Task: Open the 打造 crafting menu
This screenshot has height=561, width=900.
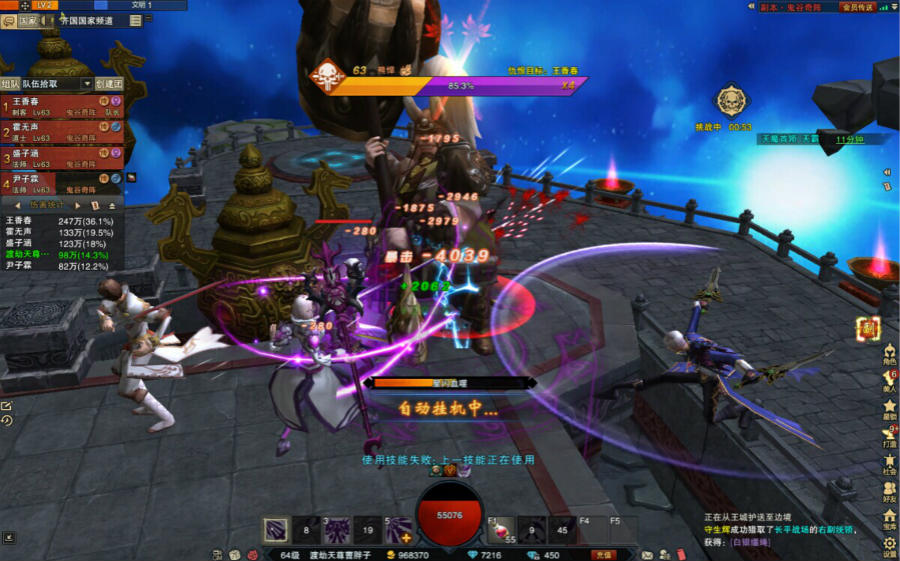Action: (889, 436)
